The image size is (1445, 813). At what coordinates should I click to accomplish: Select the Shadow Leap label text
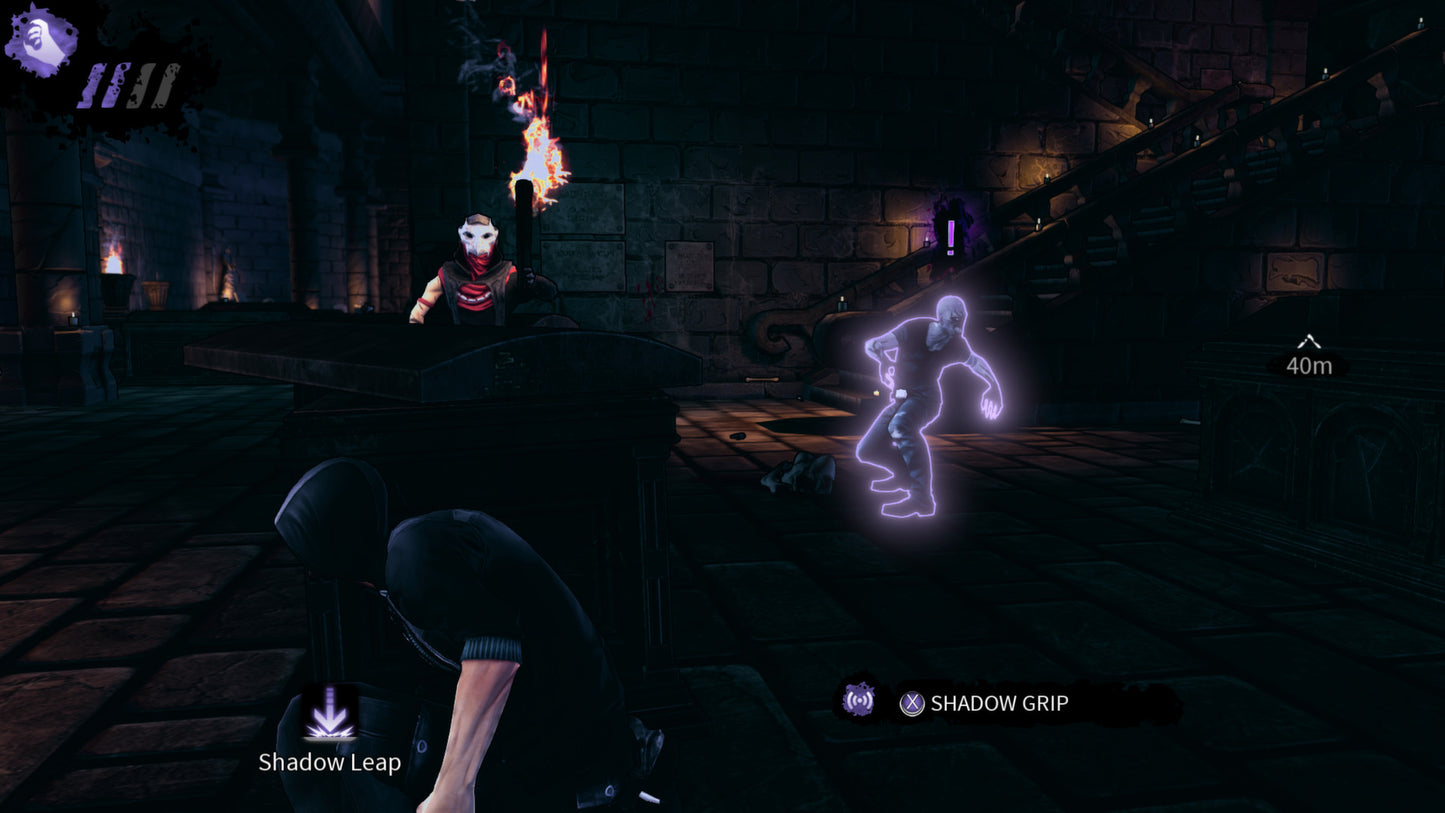tap(330, 761)
